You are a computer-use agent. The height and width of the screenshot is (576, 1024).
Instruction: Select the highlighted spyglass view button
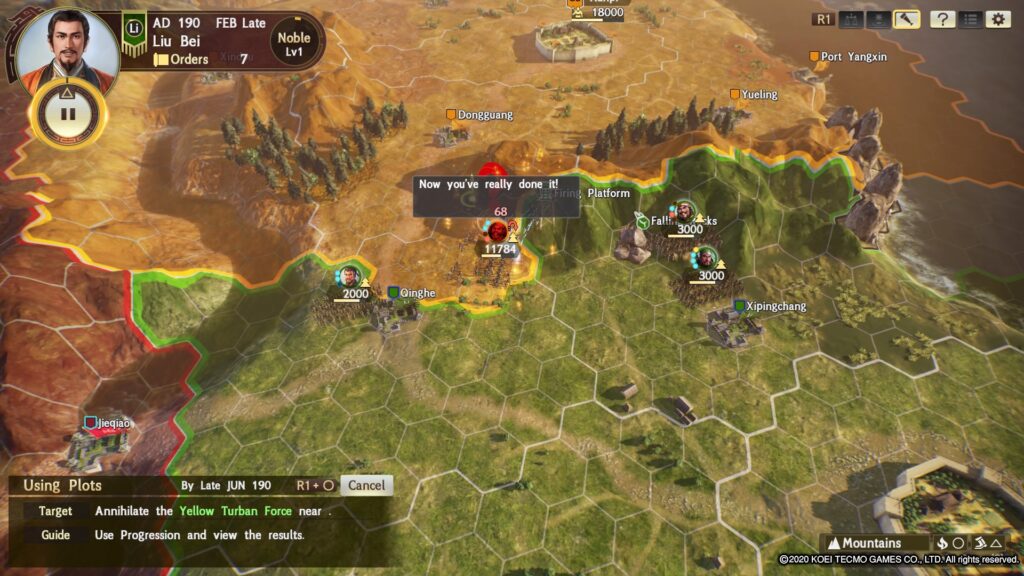pos(907,19)
